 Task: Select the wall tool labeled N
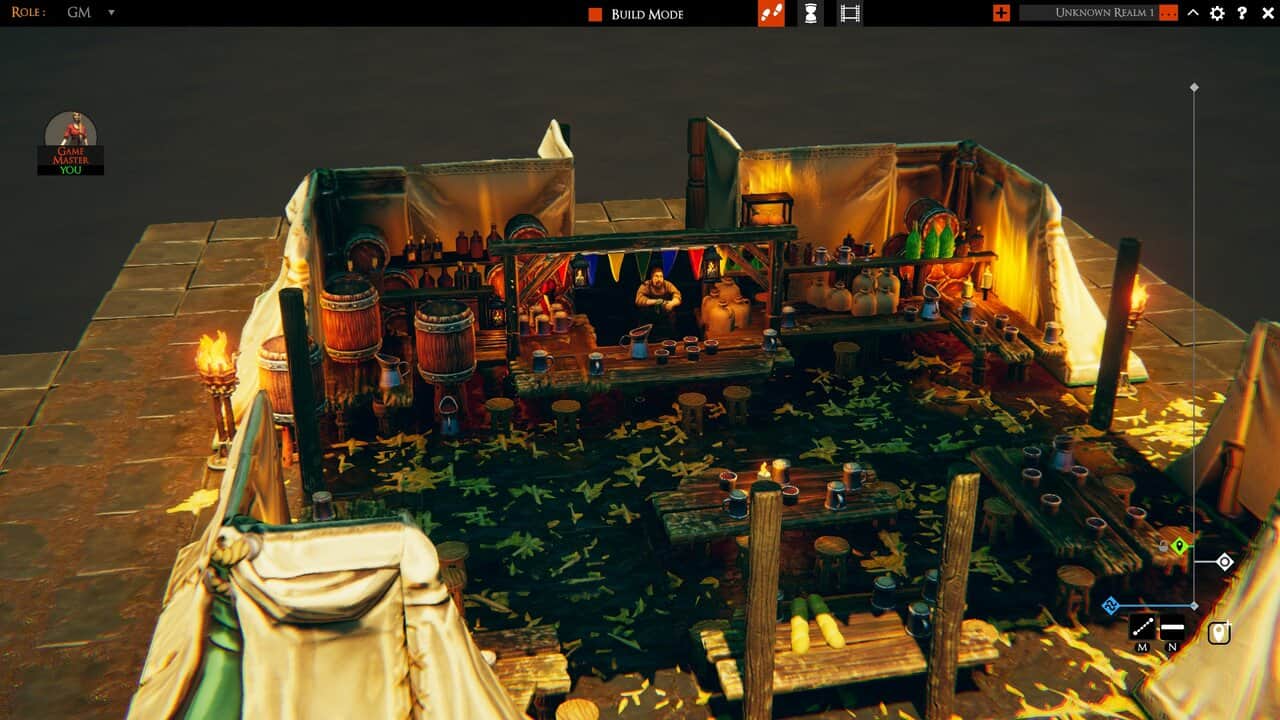pyautogui.click(x=1171, y=628)
